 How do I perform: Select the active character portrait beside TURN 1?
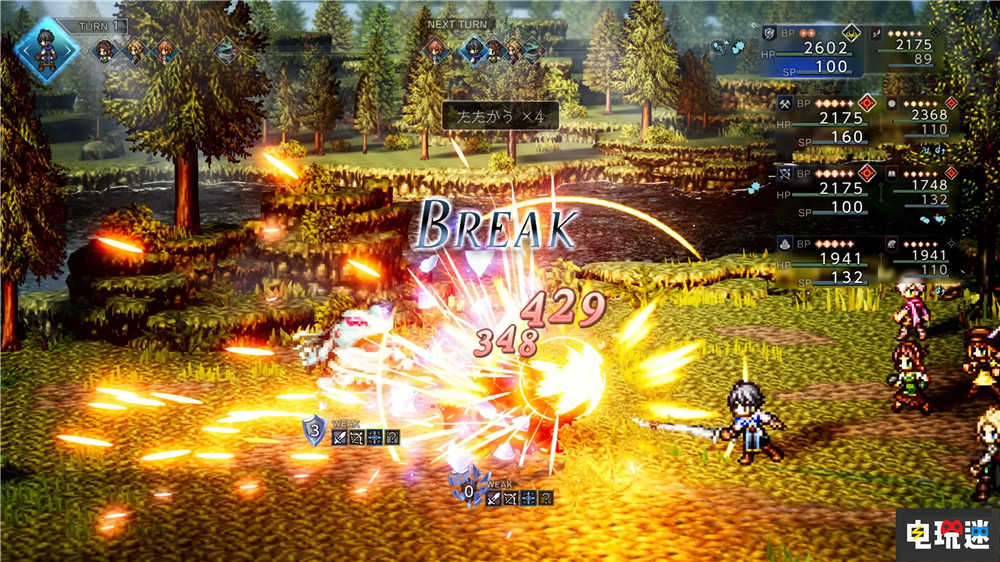[45, 48]
